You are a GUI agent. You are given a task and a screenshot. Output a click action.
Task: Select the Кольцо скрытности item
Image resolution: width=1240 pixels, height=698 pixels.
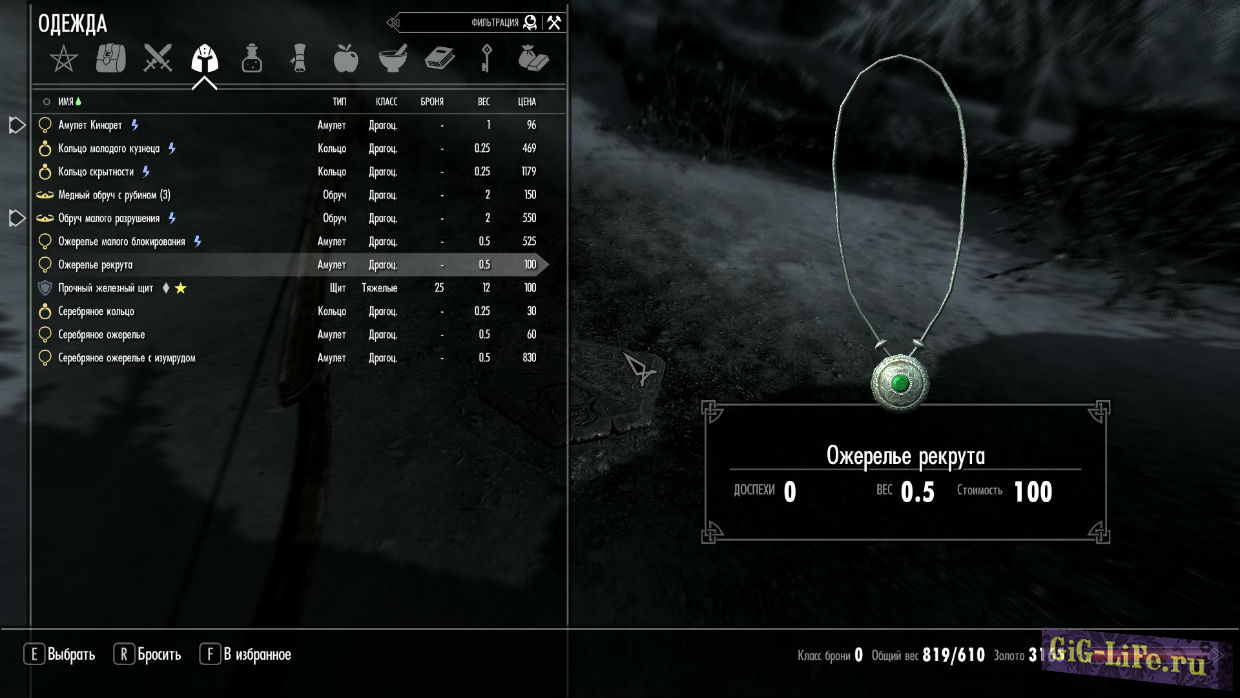click(x=97, y=172)
